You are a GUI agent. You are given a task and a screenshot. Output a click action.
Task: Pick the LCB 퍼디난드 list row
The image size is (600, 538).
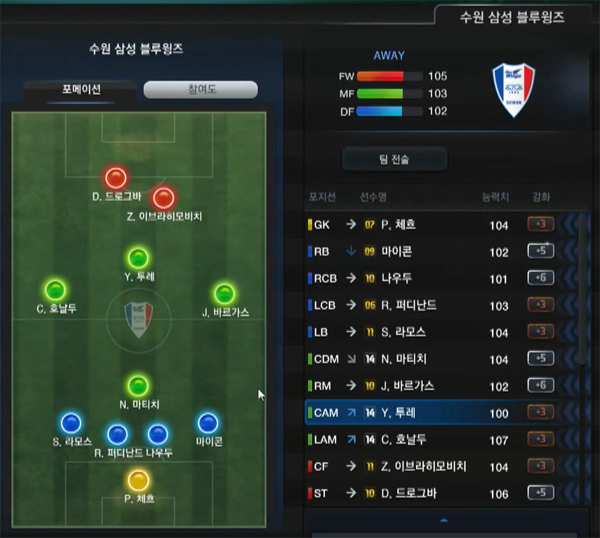point(430,305)
